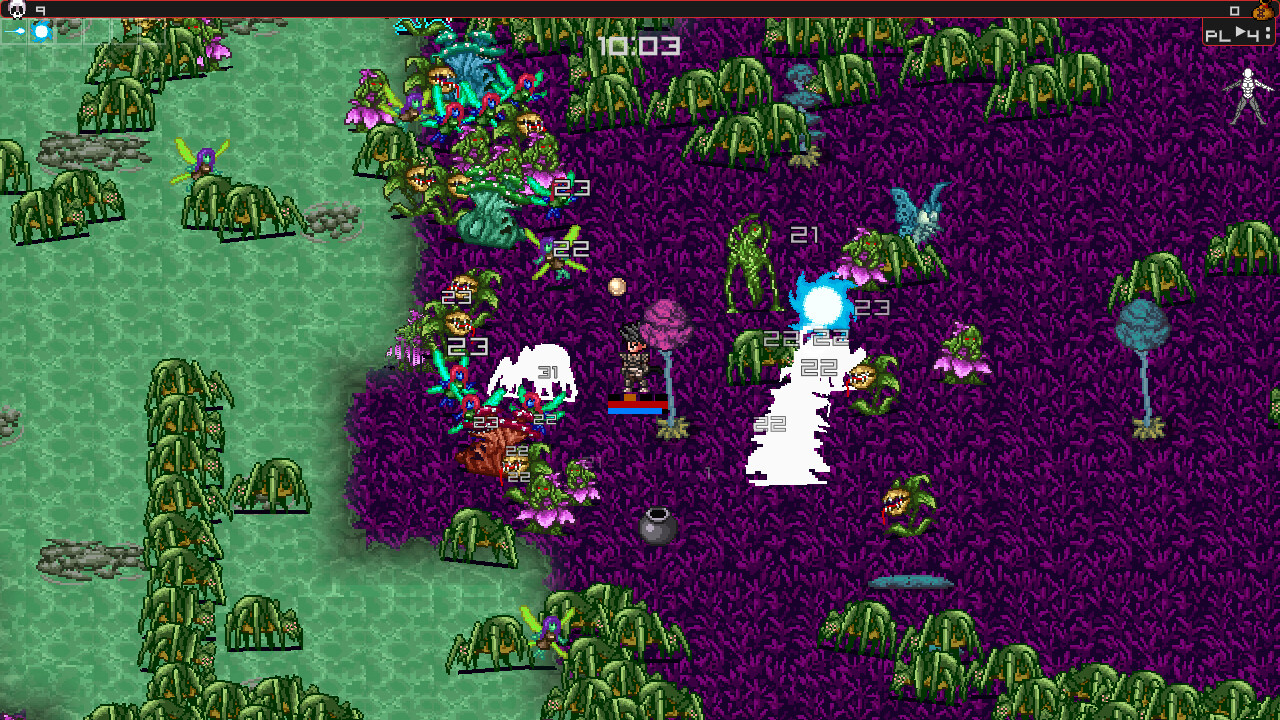Click the play arrow inside the PL panel
Viewport: 1280px width, 720px height.
(1240, 32)
